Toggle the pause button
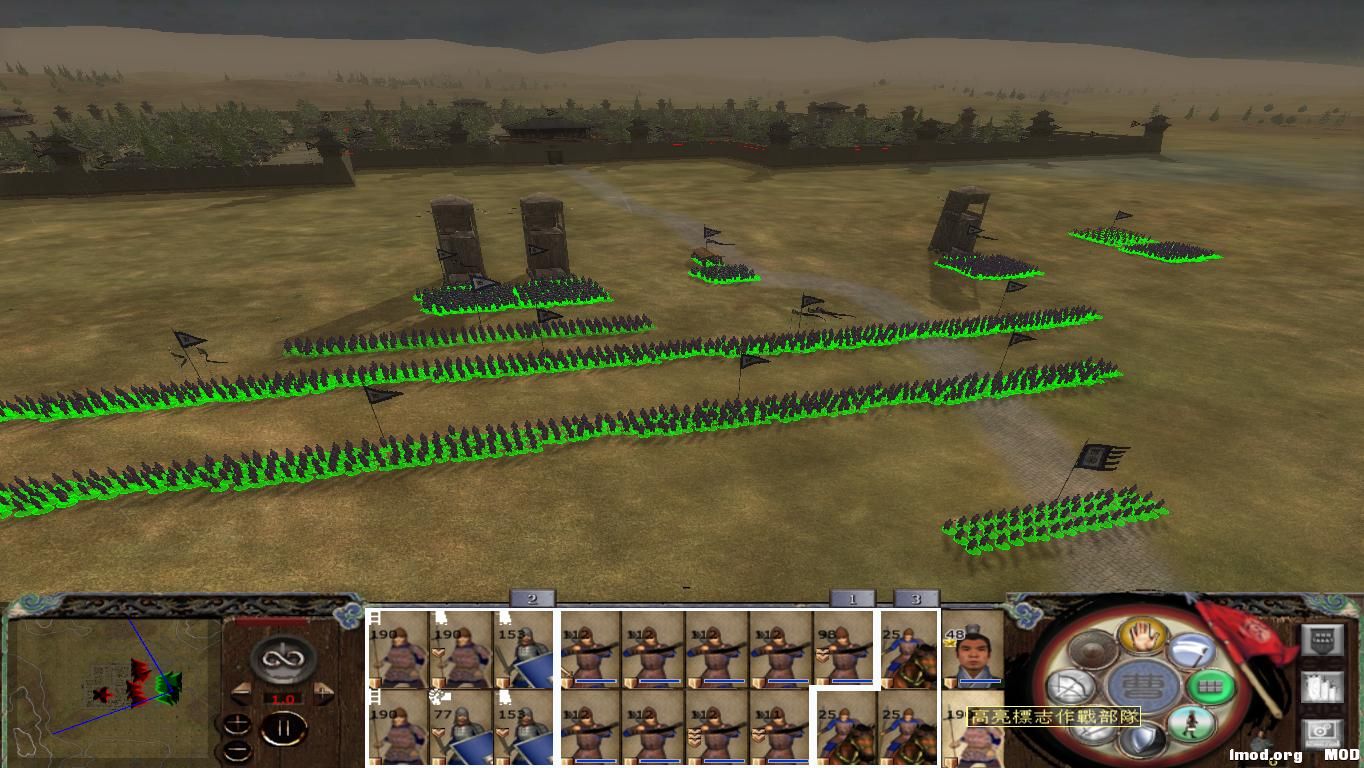Image resolution: width=1364 pixels, height=768 pixels. point(283,727)
